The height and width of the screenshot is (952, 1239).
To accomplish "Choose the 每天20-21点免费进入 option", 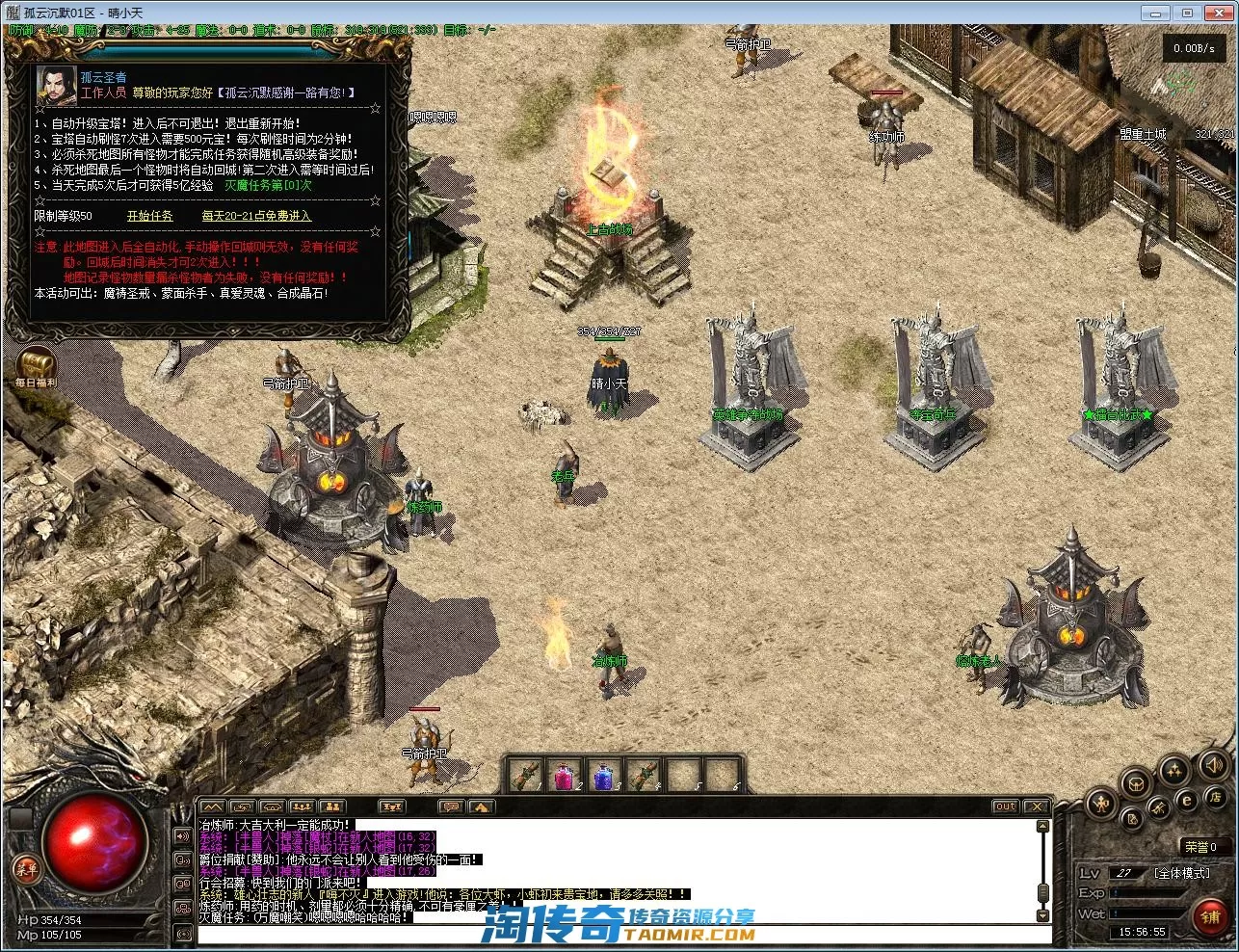I will (256, 216).
